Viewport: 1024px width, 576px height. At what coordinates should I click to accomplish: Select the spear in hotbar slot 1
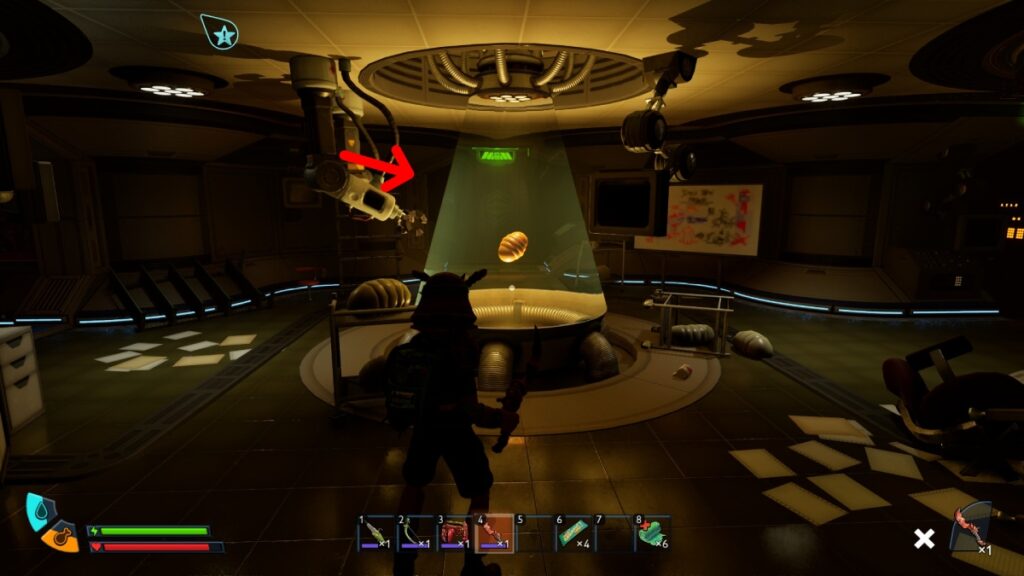[x=376, y=533]
